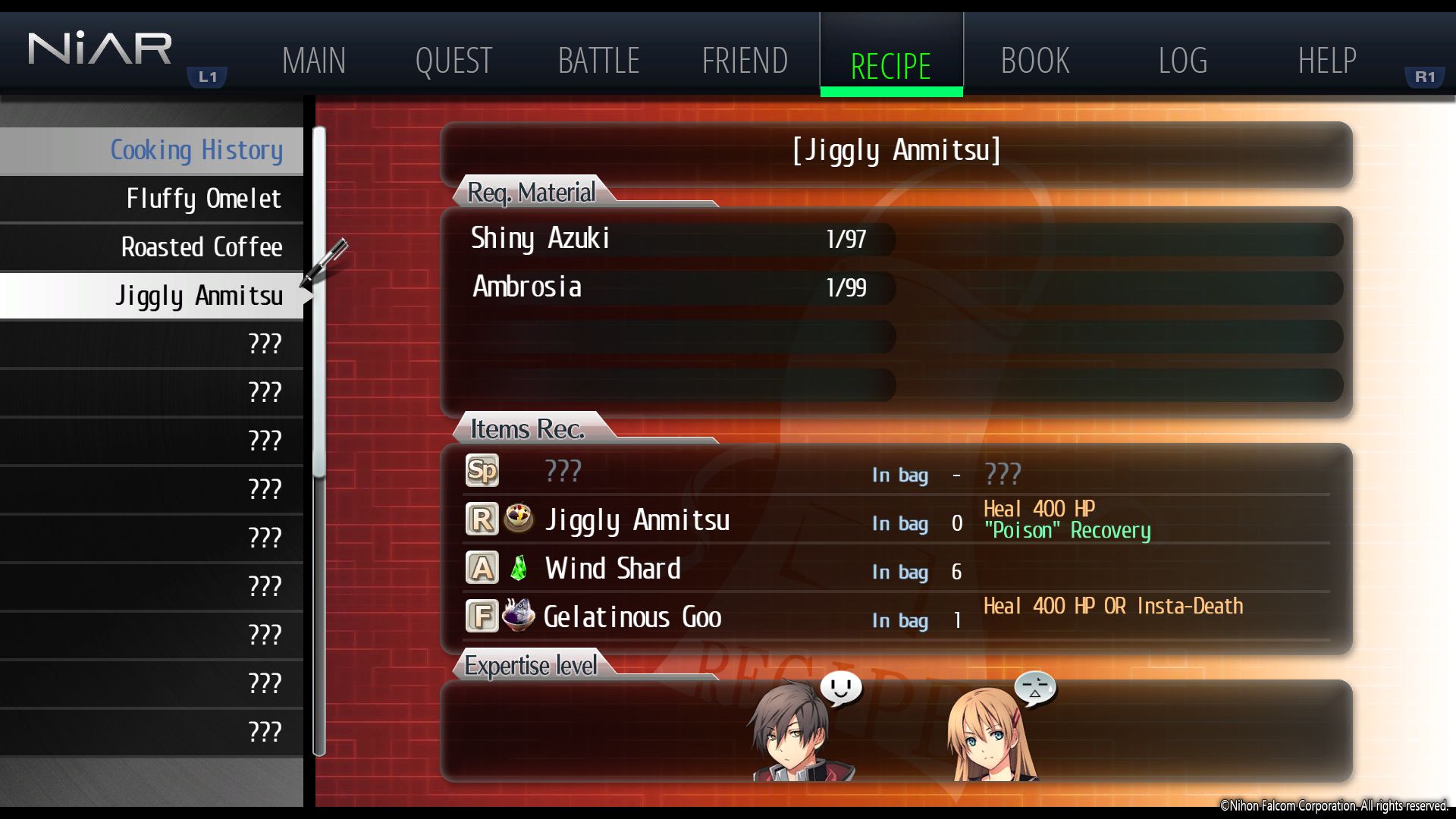Switch to the HELP tab
This screenshot has width=1456, height=819.
coord(1326,61)
